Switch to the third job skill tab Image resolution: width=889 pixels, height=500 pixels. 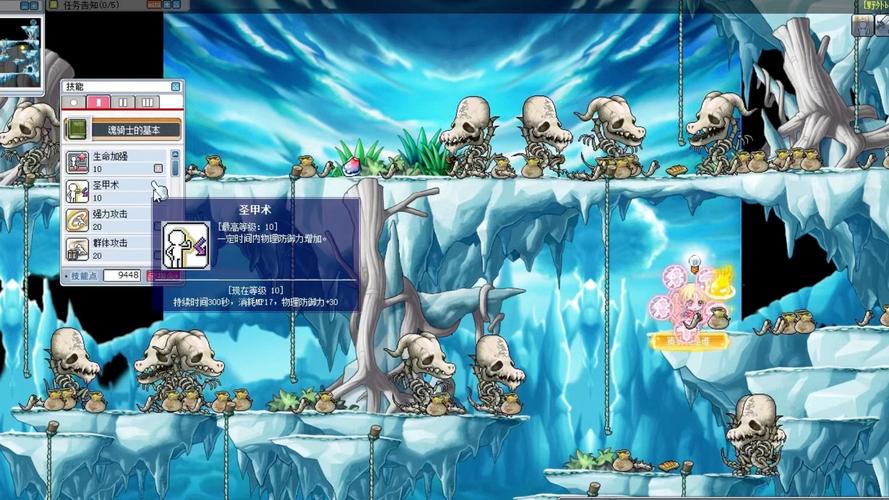[x=147, y=102]
